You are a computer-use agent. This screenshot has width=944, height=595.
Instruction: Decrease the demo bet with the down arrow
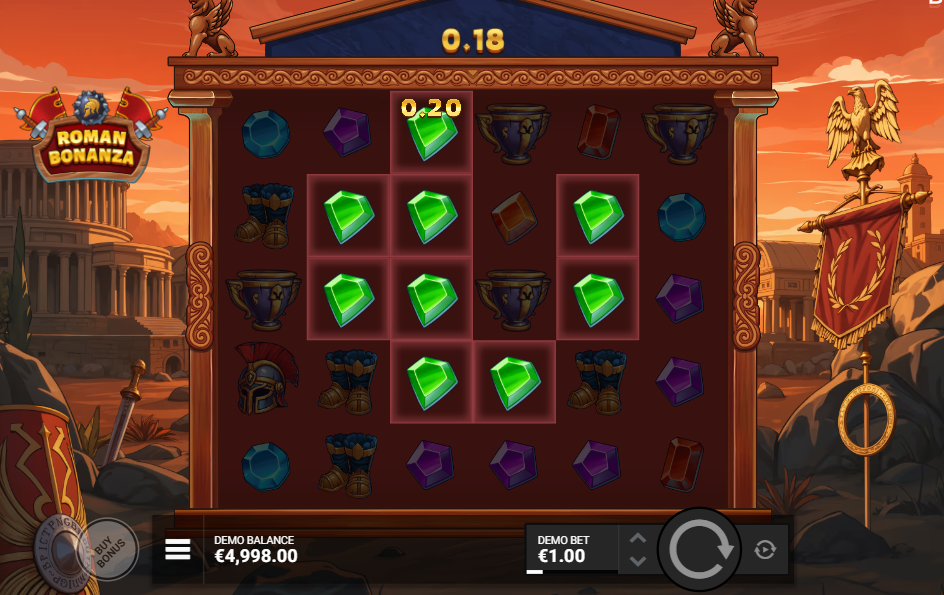pyautogui.click(x=638, y=561)
